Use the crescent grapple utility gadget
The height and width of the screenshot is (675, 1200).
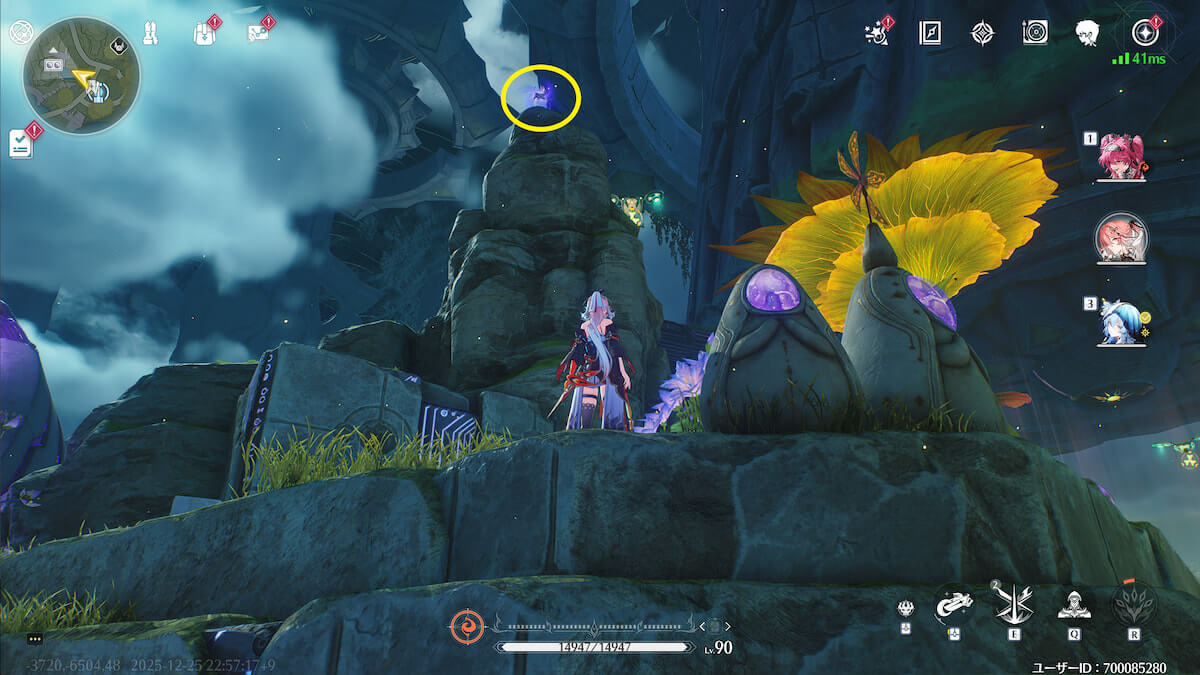tap(954, 605)
